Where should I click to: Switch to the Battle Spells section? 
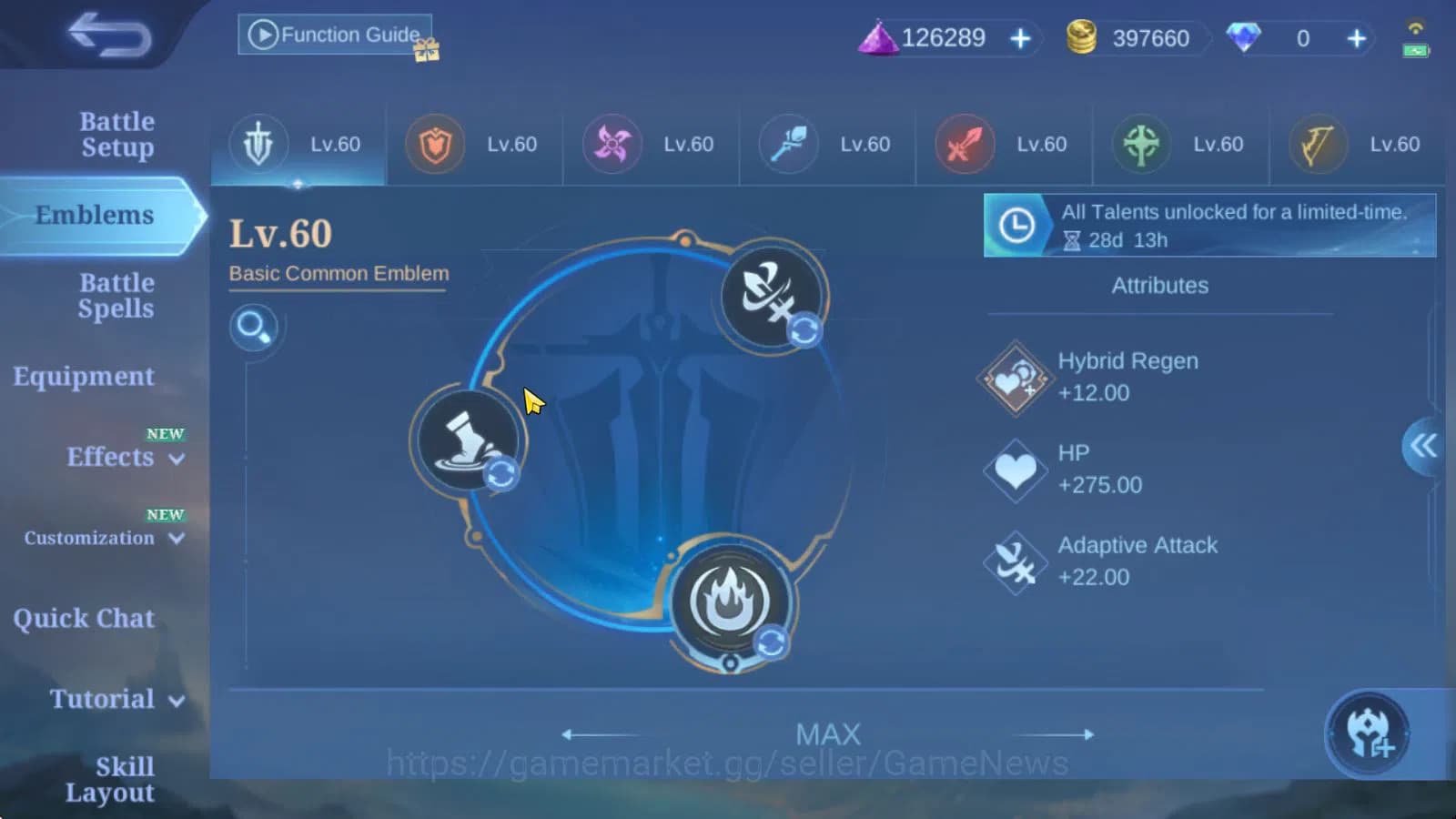pyautogui.click(x=116, y=296)
